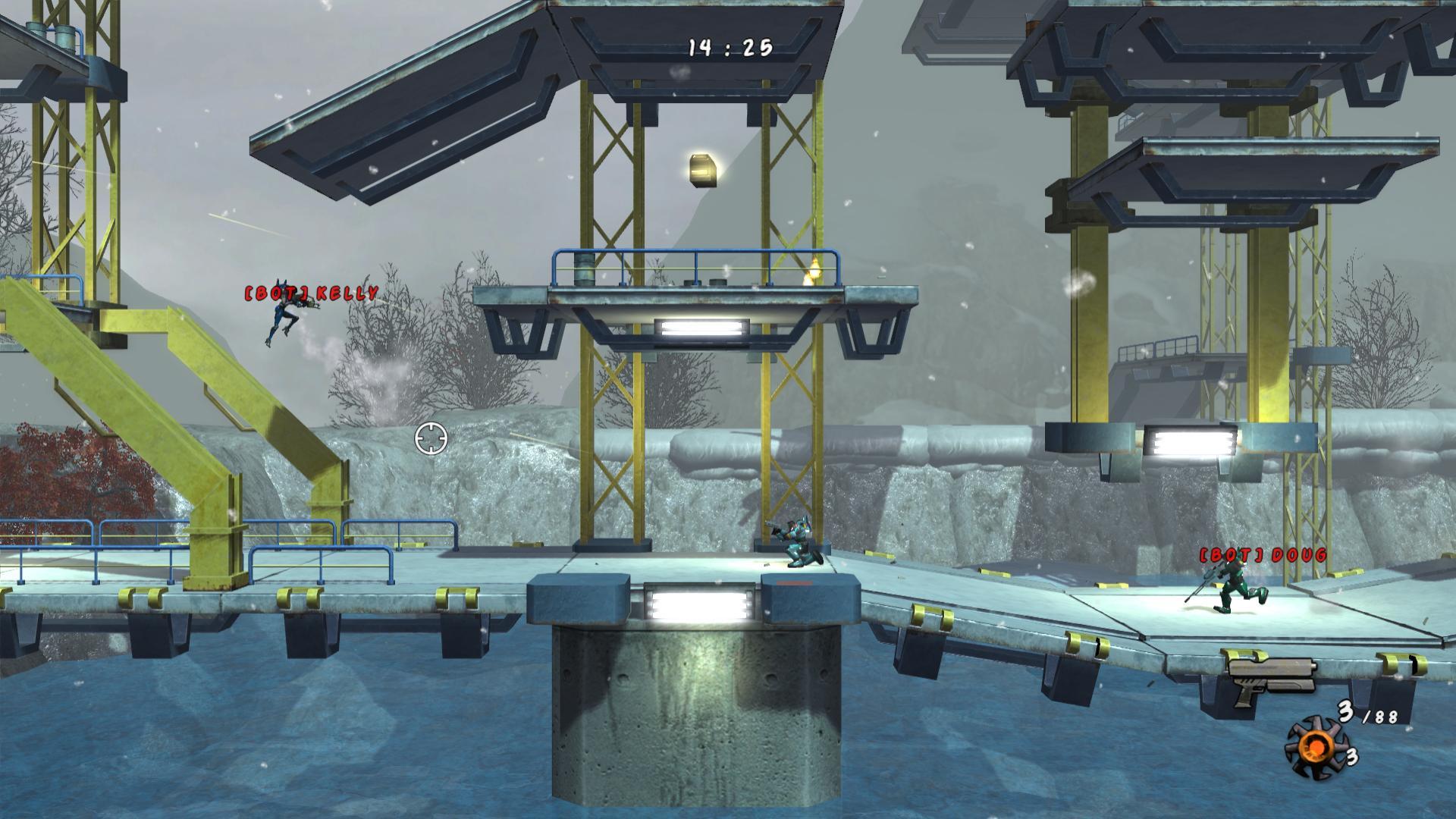Click the crosshair aiming reticle

pos(429,438)
